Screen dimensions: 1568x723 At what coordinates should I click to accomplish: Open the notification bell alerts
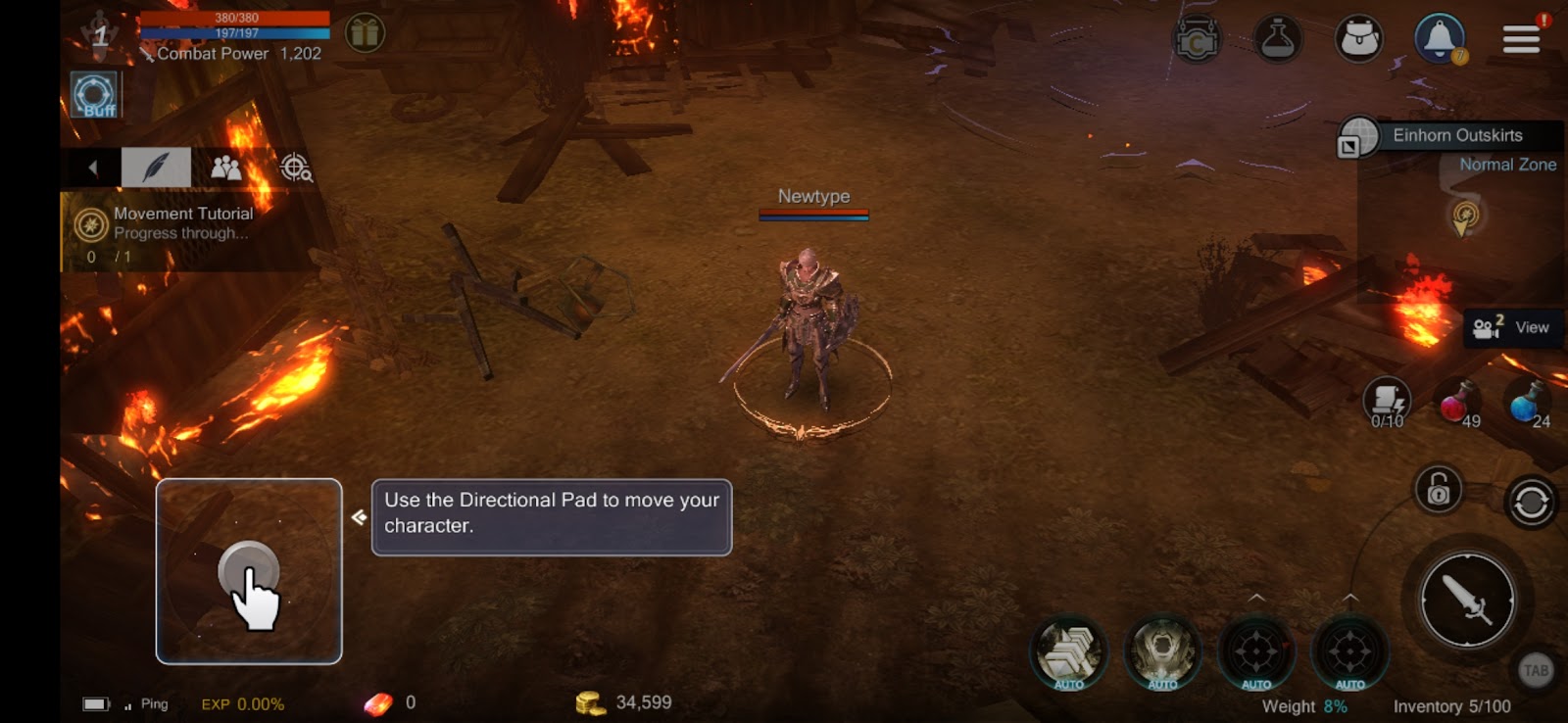pos(1439,39)
